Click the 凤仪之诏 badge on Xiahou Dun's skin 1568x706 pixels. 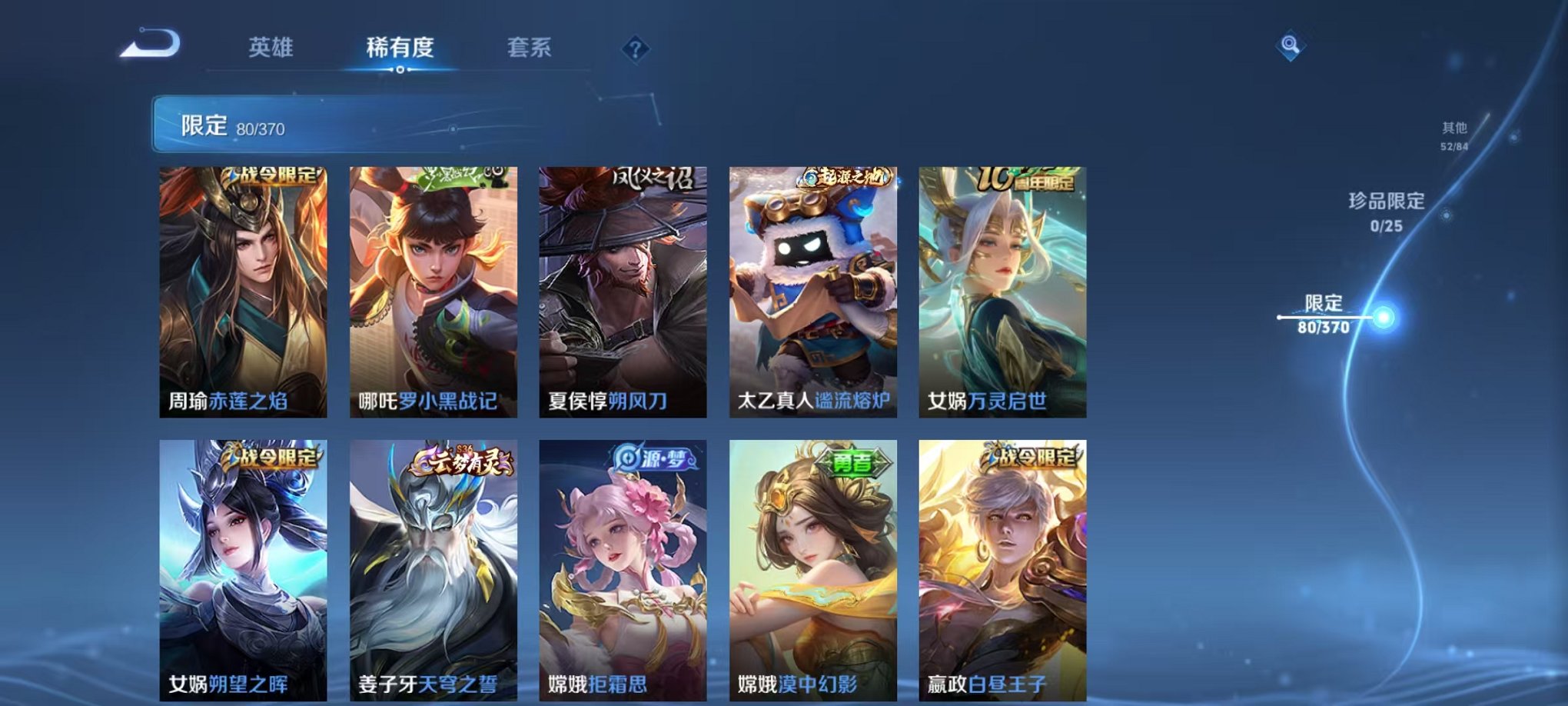click(652, 178)
